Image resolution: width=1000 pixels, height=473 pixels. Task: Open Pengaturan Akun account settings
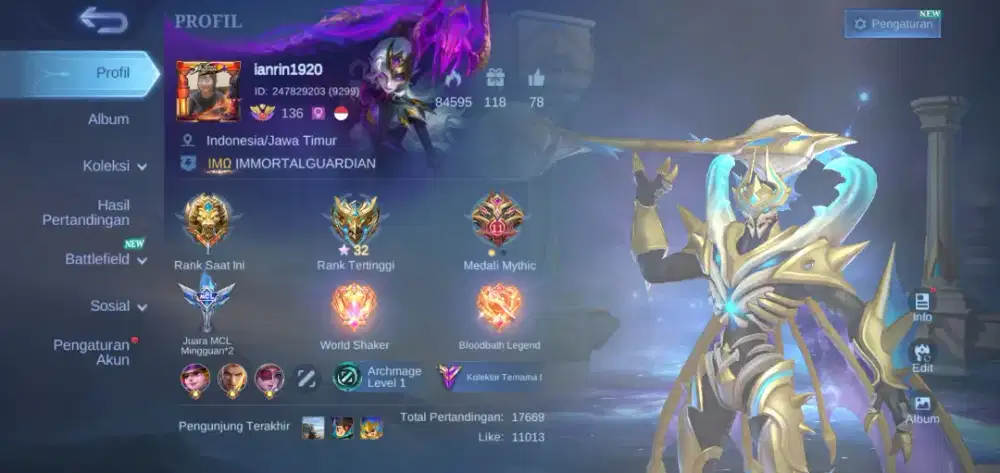(x=92, y=352)
